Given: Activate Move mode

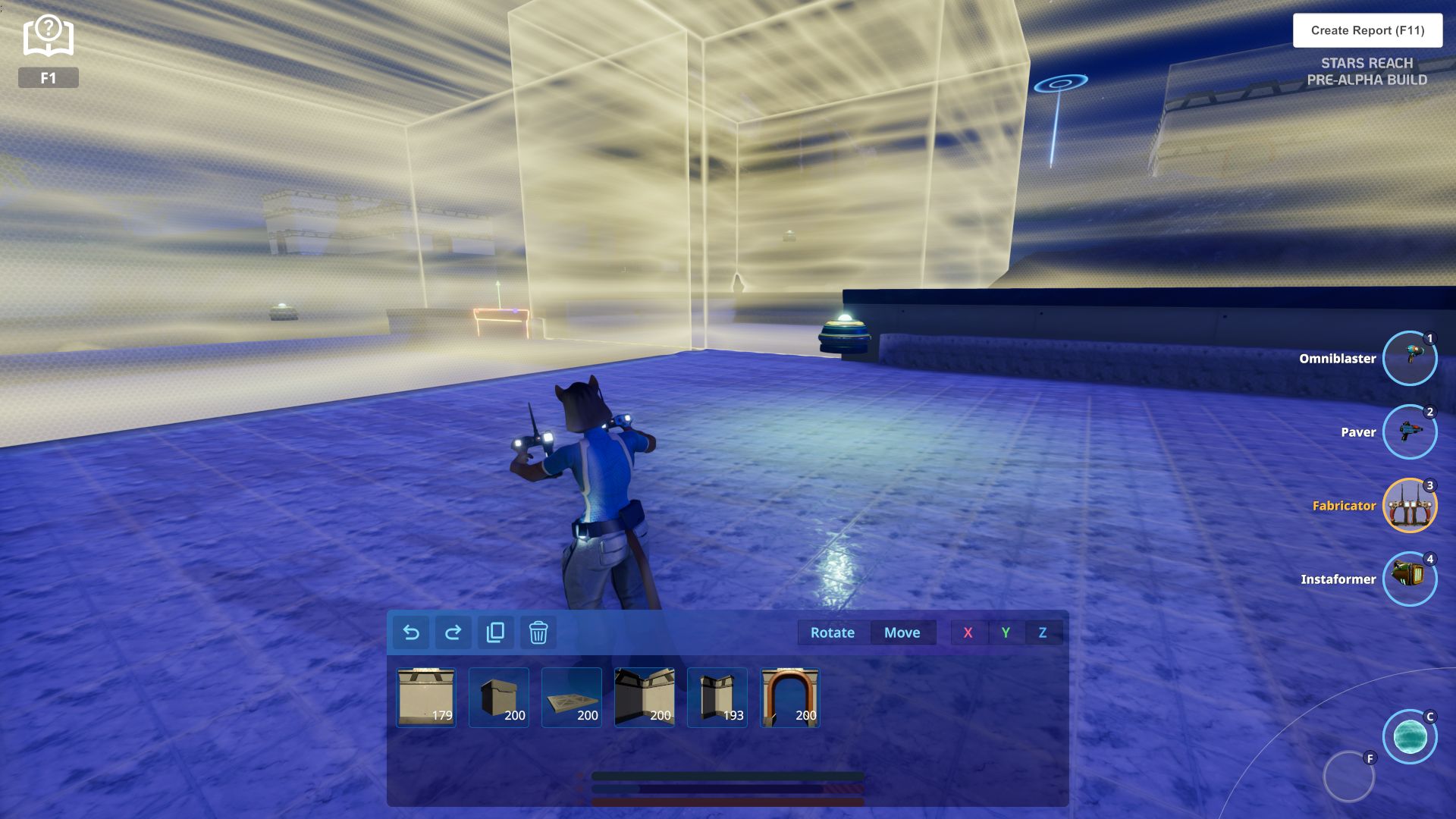Looking at the screenshot, I should tap(902, 632).
